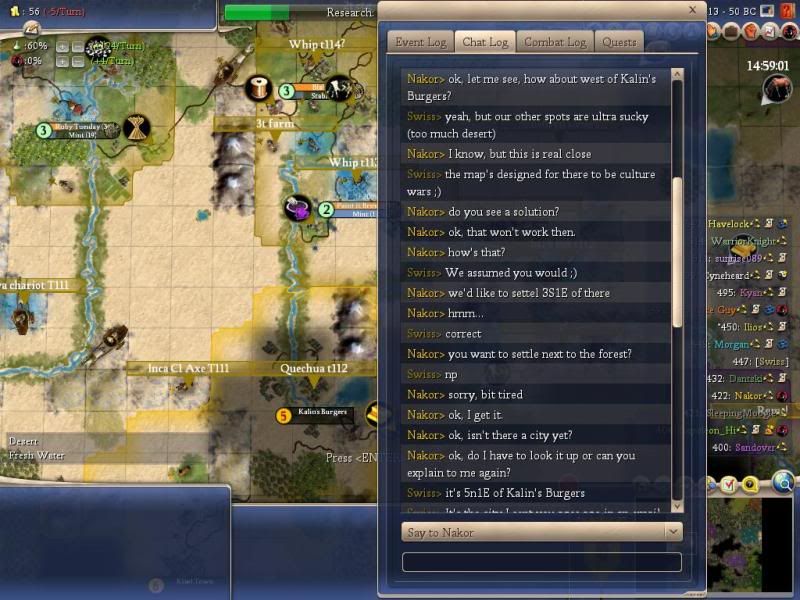Image resolution: width=800 pixels, height=600 pixels.
Task: Decrease the research rate with minus
Action: point(78,46)
